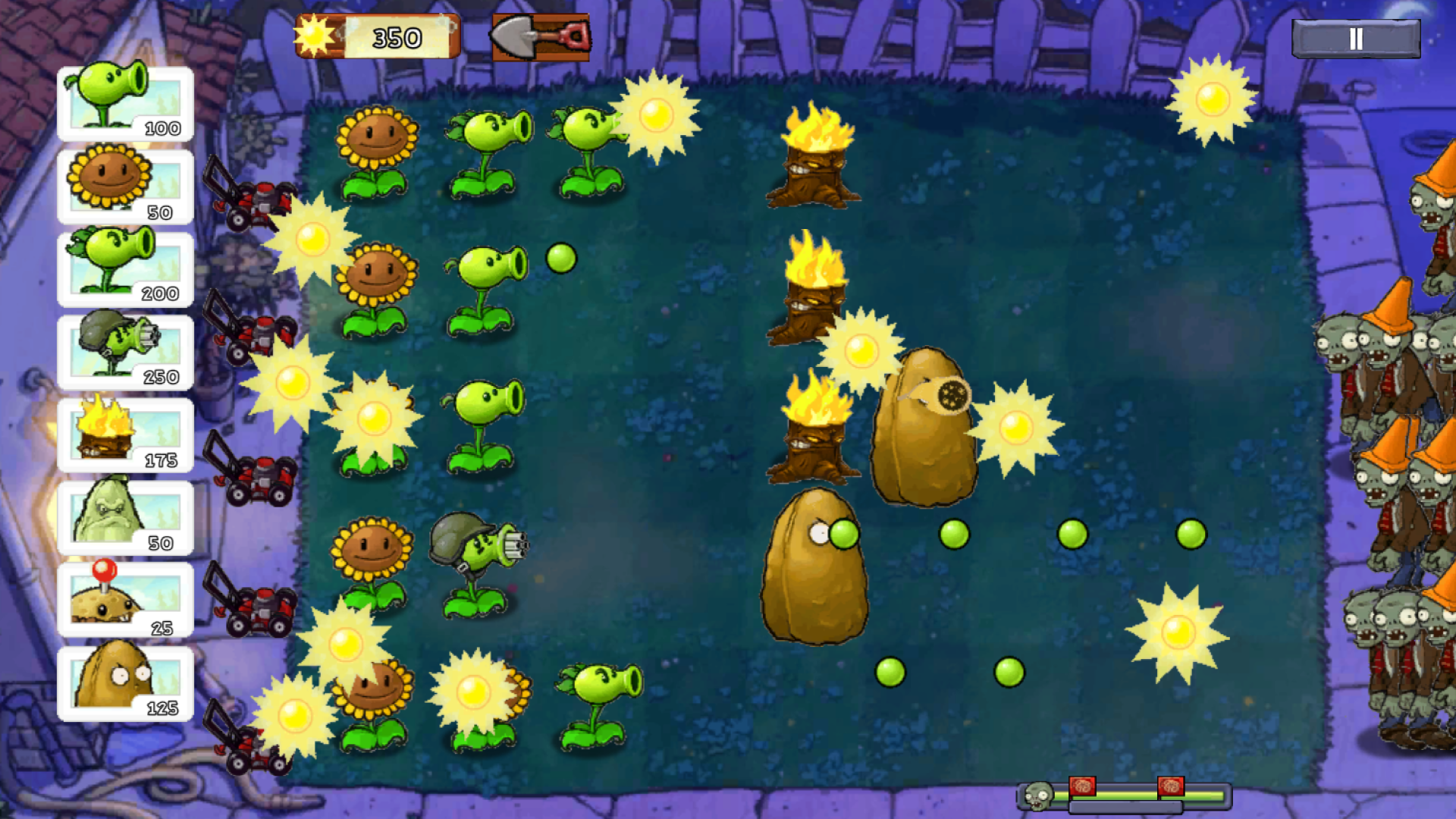Collect the sun near the top right fence
The image size is (1456, 819).
coord(1213,100)
